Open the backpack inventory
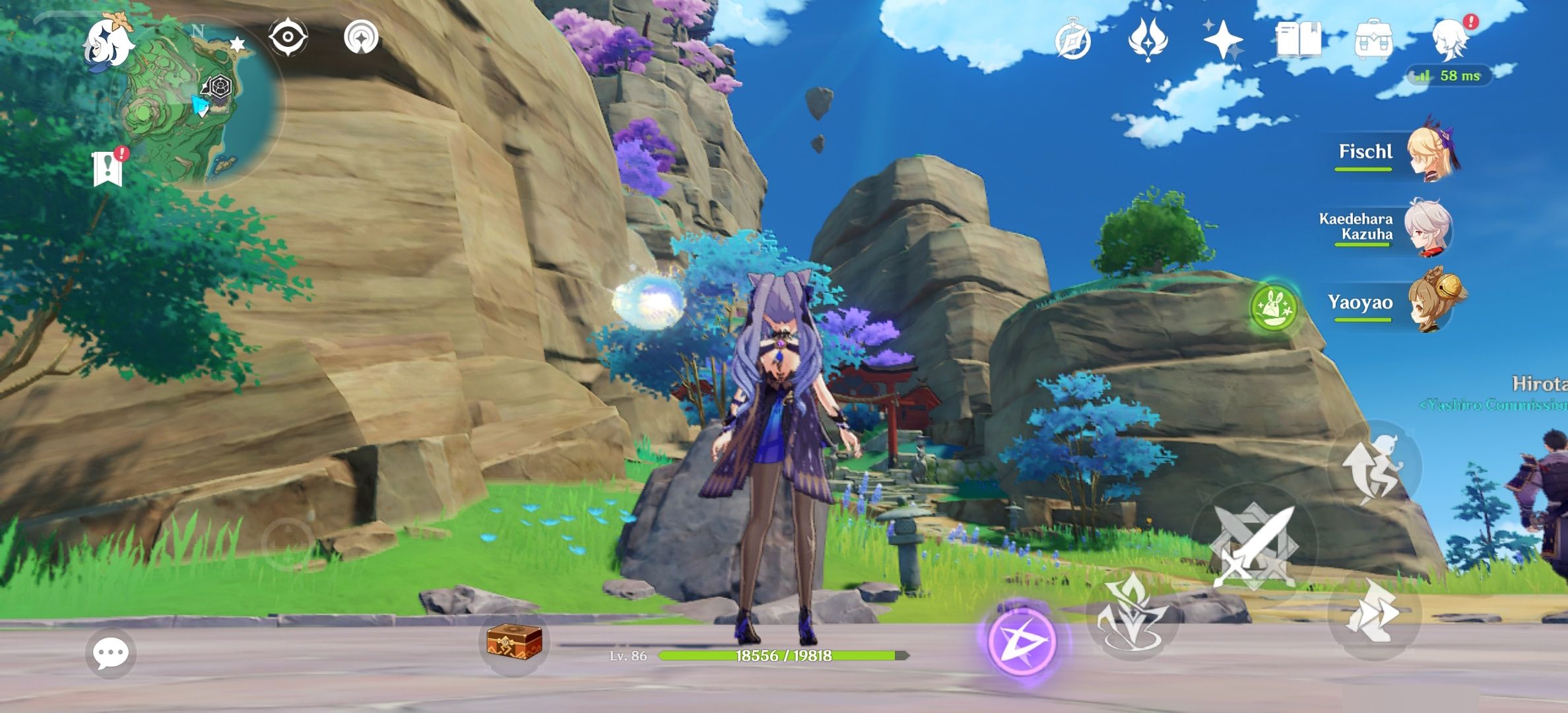 tap(1373, 40)
